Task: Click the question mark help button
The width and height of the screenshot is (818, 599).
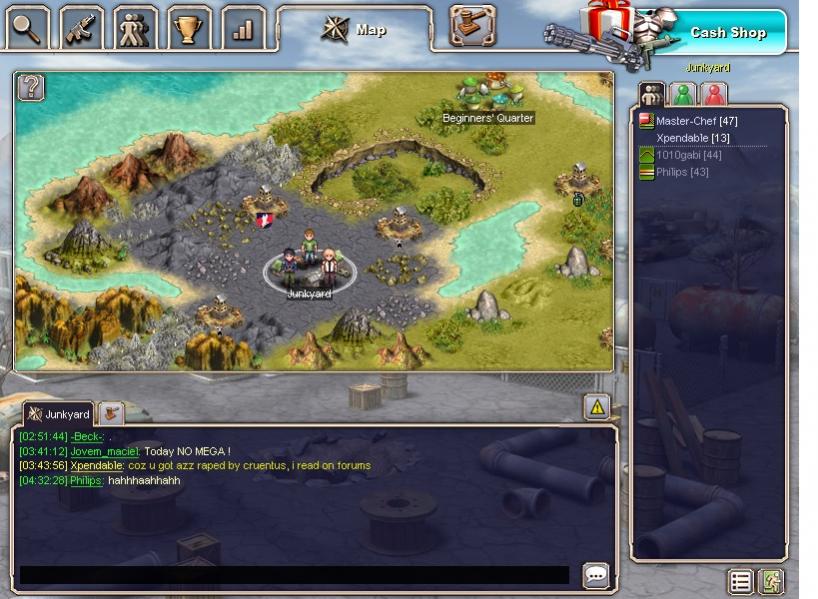Action: pos(31,87)
